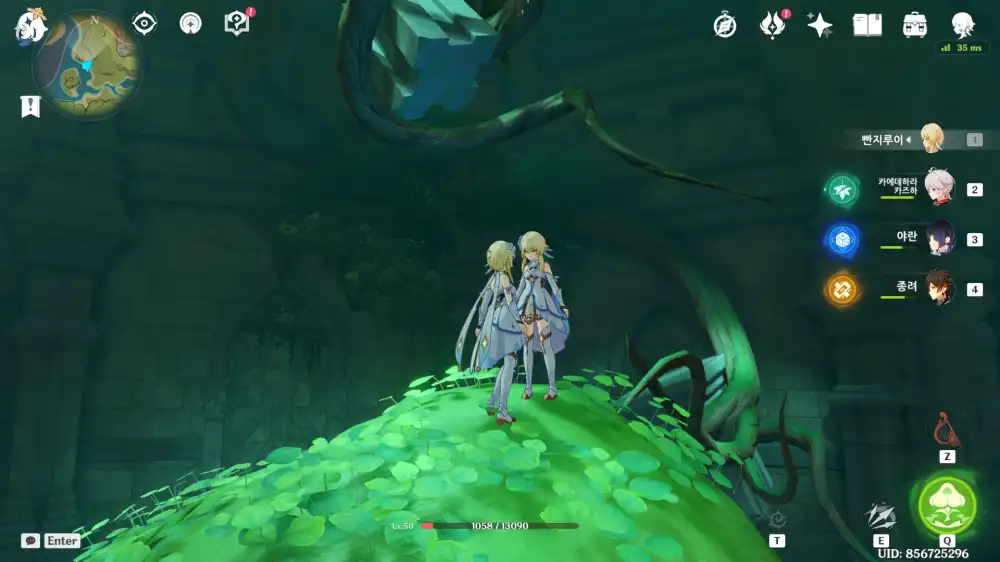Open the inventory backpack icon
This screenshot has width=1000, height=562.
point(914,25)
